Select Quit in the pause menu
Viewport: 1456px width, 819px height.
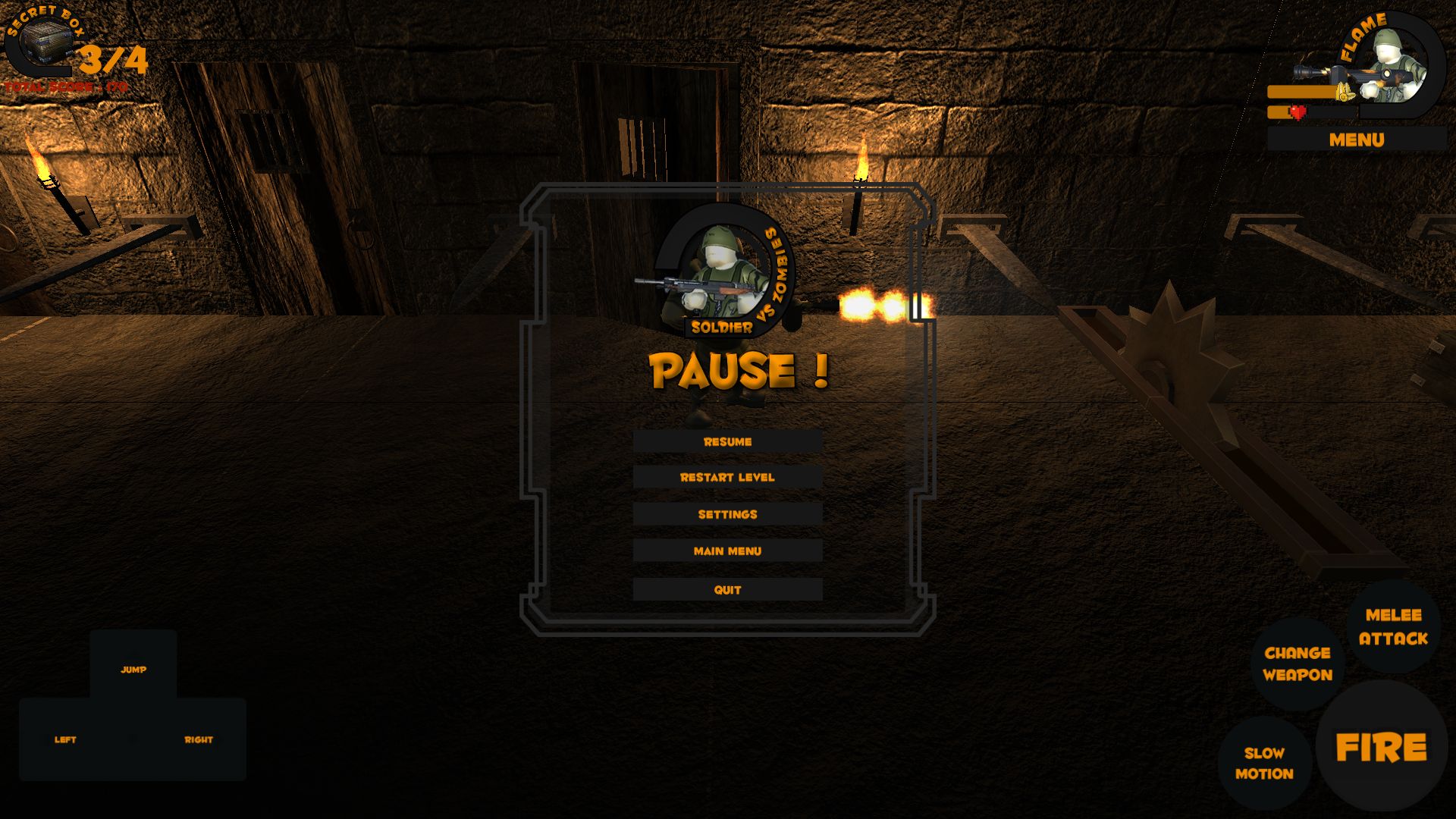pyautogui.click(x=727, y=590)
